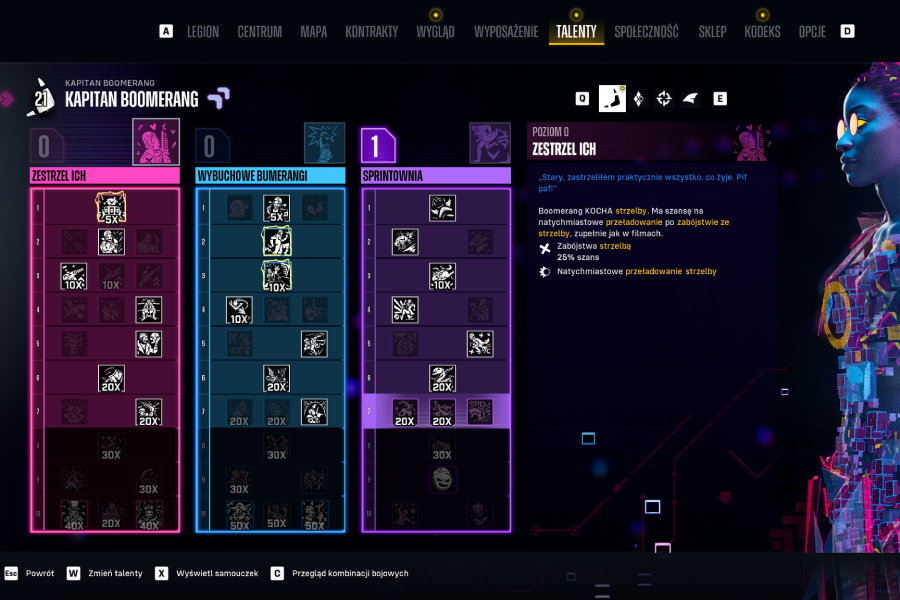
Task: Choose the highlighted Kapitan Boomerang character icon
Action: coord(612,98)
